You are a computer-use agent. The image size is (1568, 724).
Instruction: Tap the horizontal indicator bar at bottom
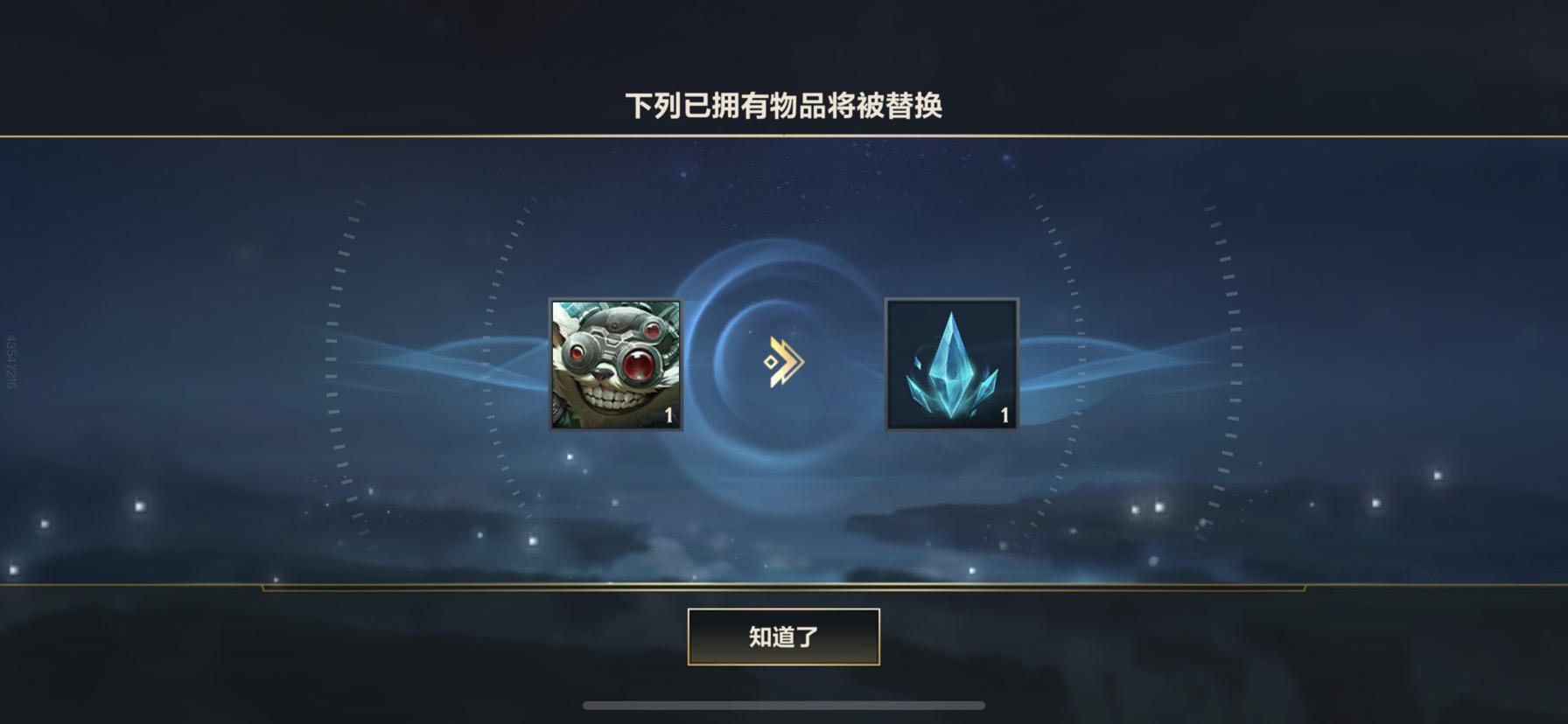tap(785, 704)
